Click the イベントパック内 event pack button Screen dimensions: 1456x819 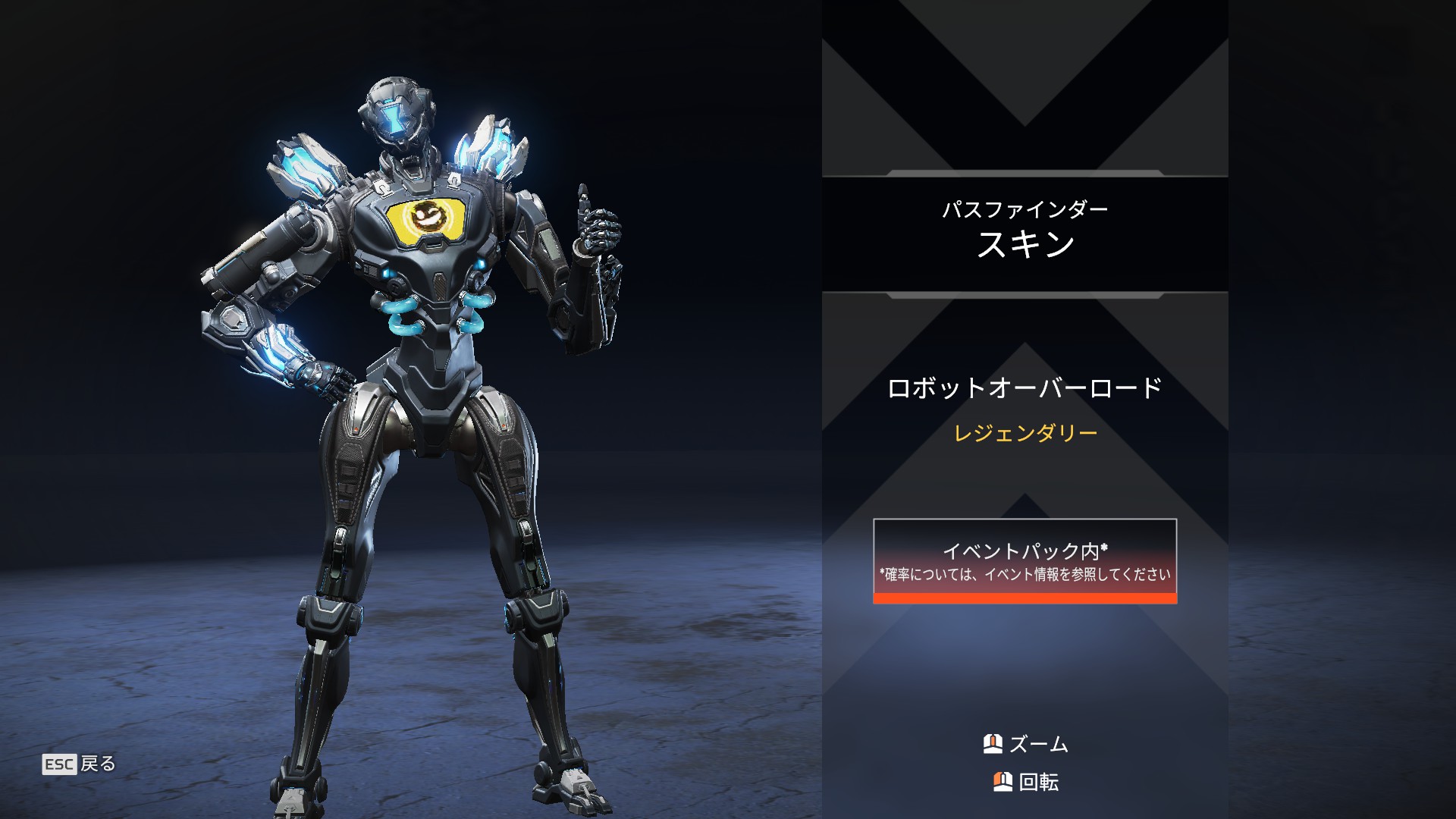(x=1025, y=560)
